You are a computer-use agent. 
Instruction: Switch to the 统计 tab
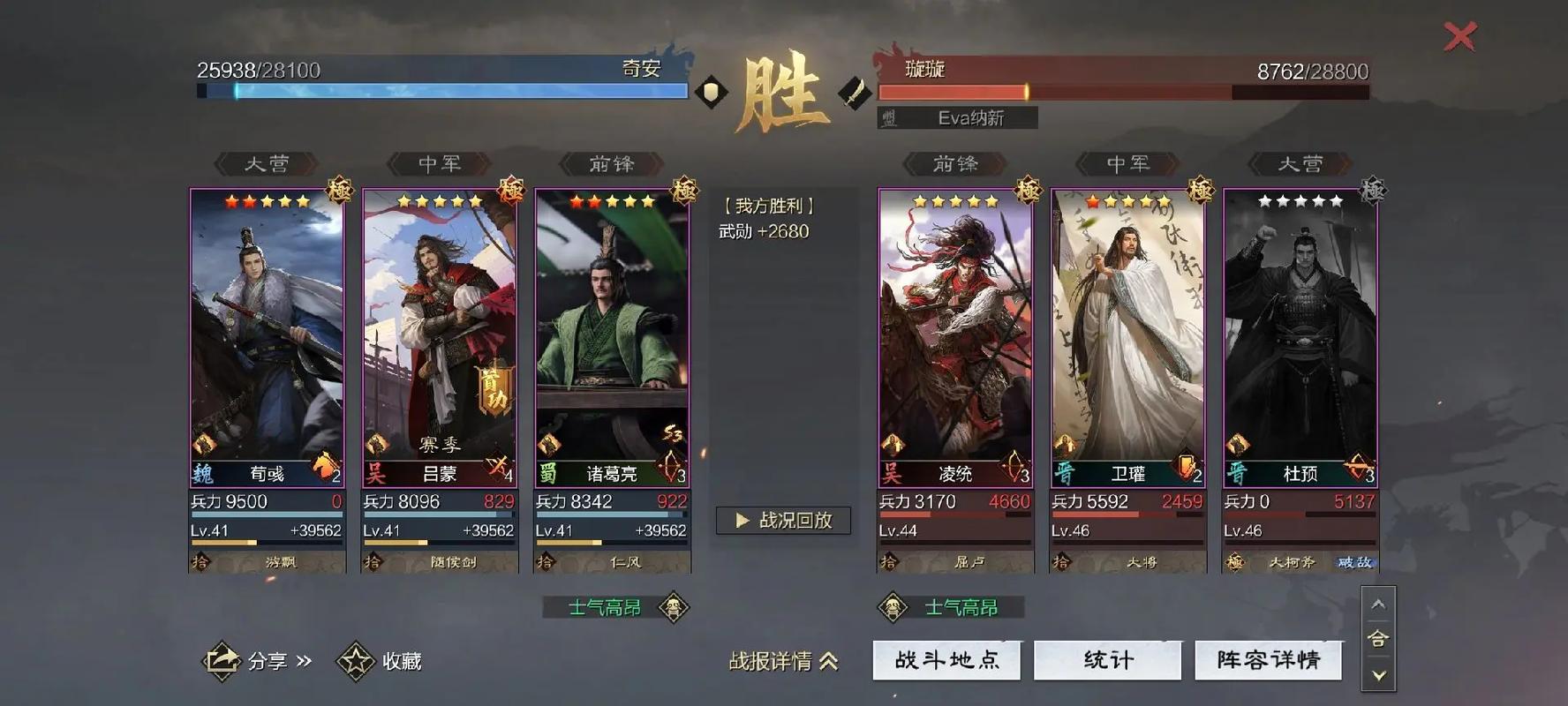tap(1108, 659)
